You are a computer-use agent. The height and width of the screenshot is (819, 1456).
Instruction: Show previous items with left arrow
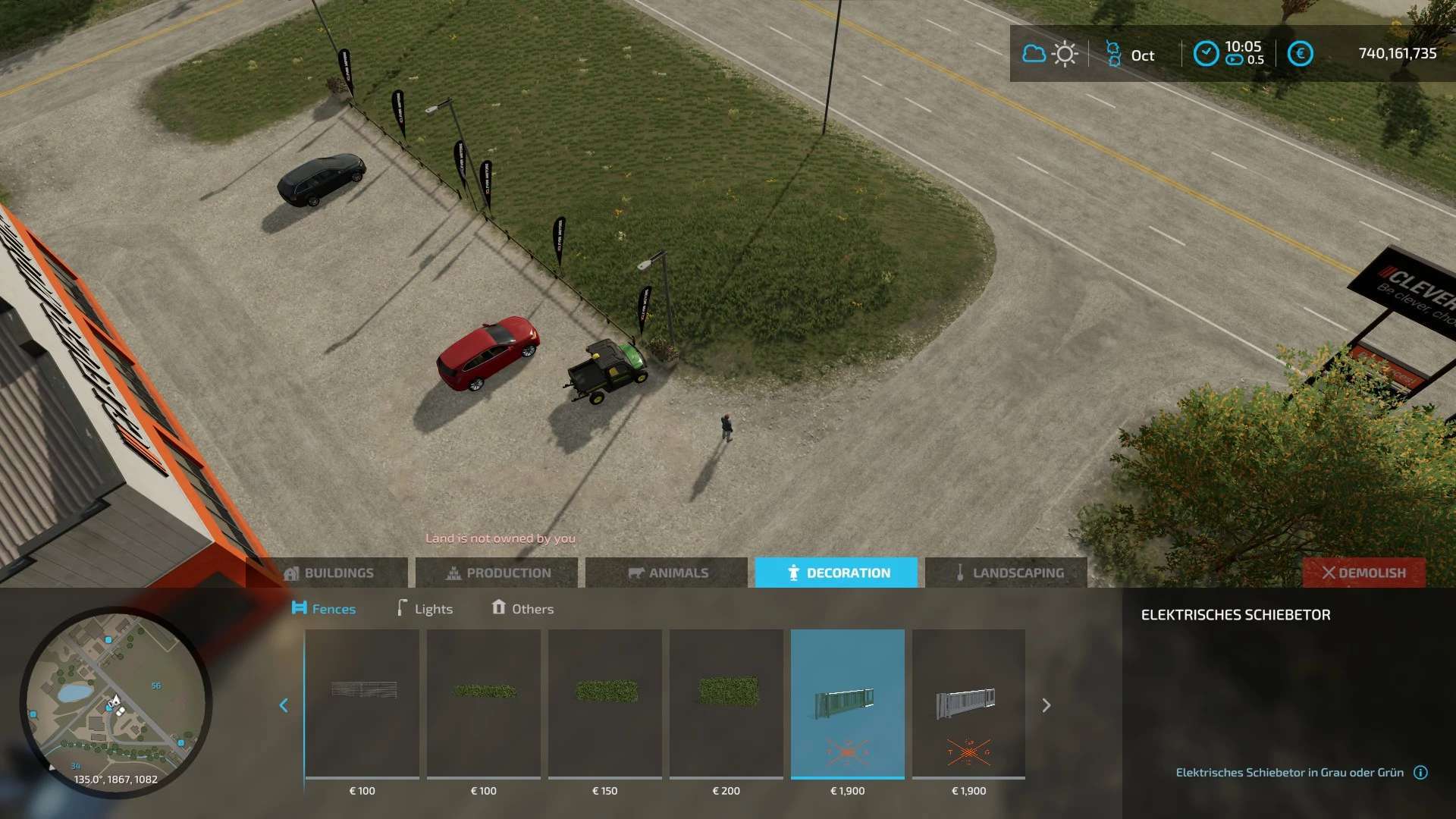[x=284, y=705]
